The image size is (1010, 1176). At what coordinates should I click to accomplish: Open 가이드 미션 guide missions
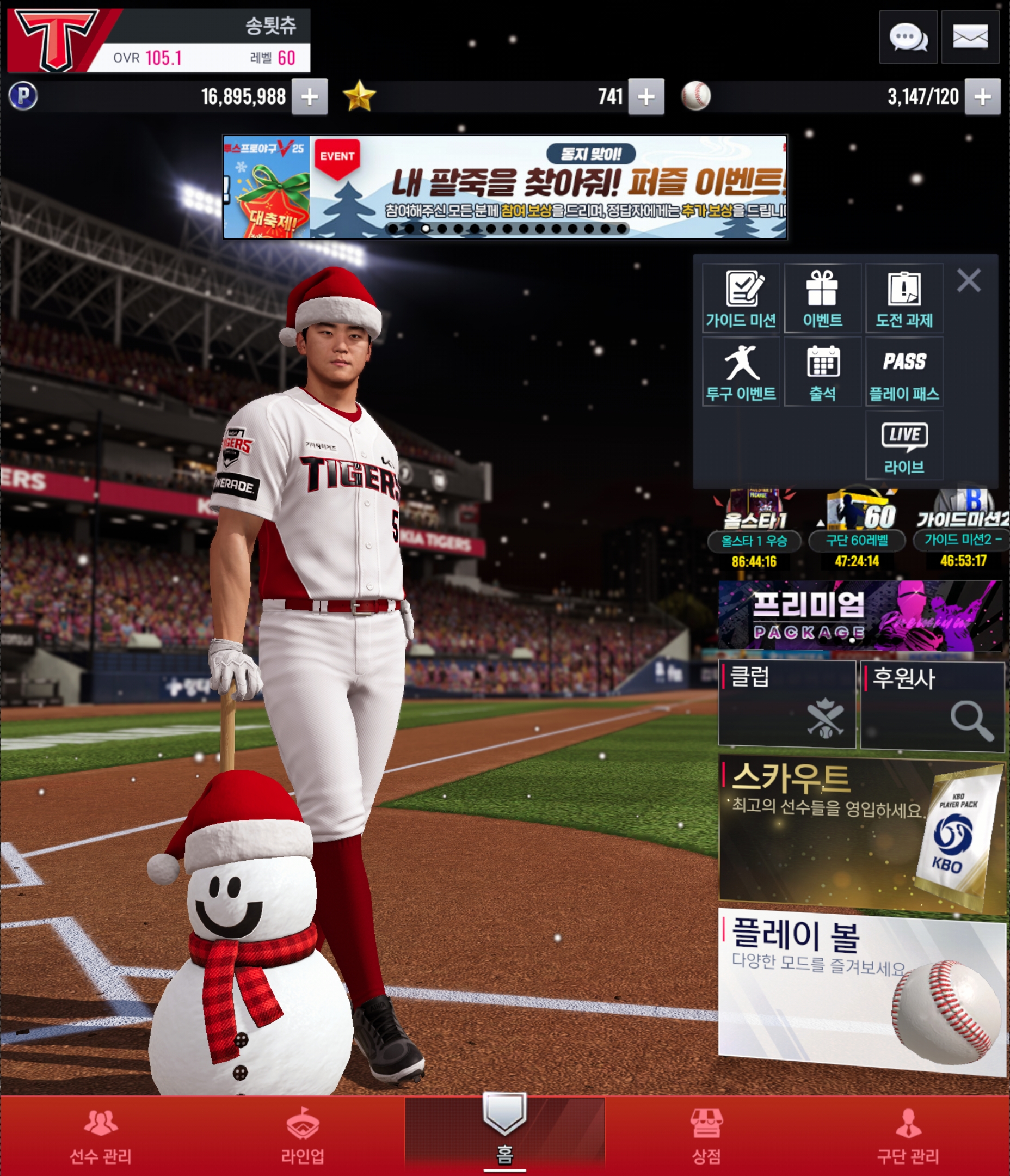[741, 299]
